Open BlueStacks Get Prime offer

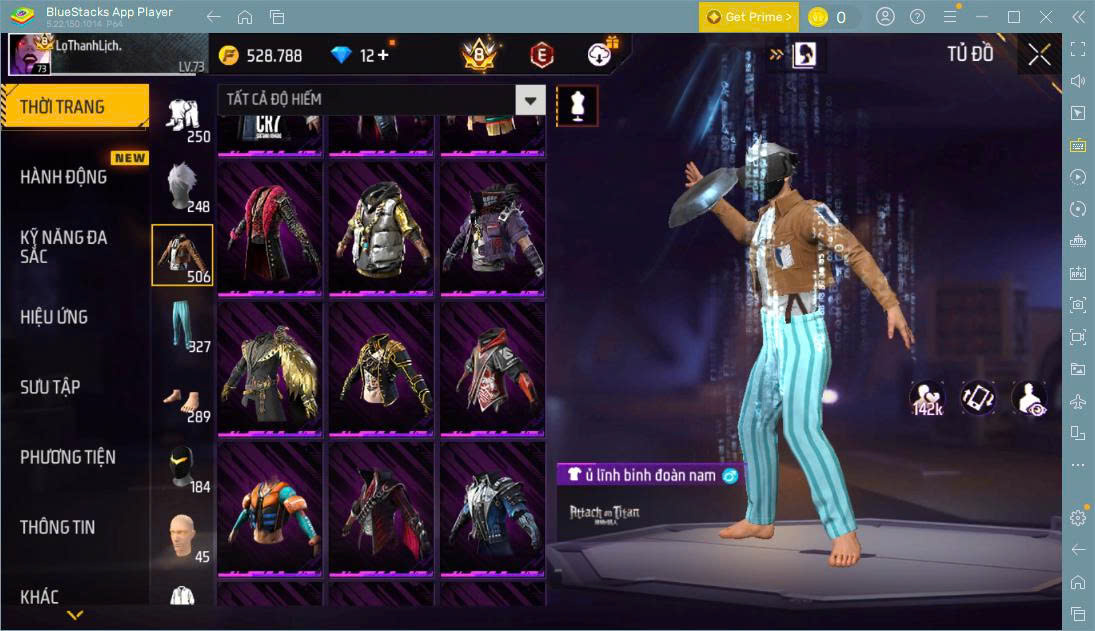pos(749,17)
